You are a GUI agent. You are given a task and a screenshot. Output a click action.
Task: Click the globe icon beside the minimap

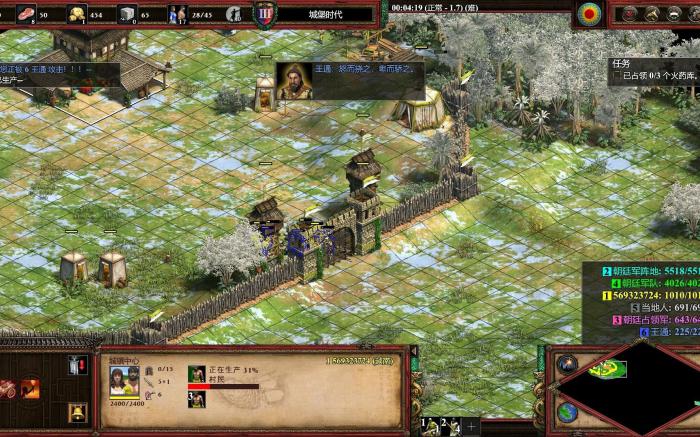(567, 411)
